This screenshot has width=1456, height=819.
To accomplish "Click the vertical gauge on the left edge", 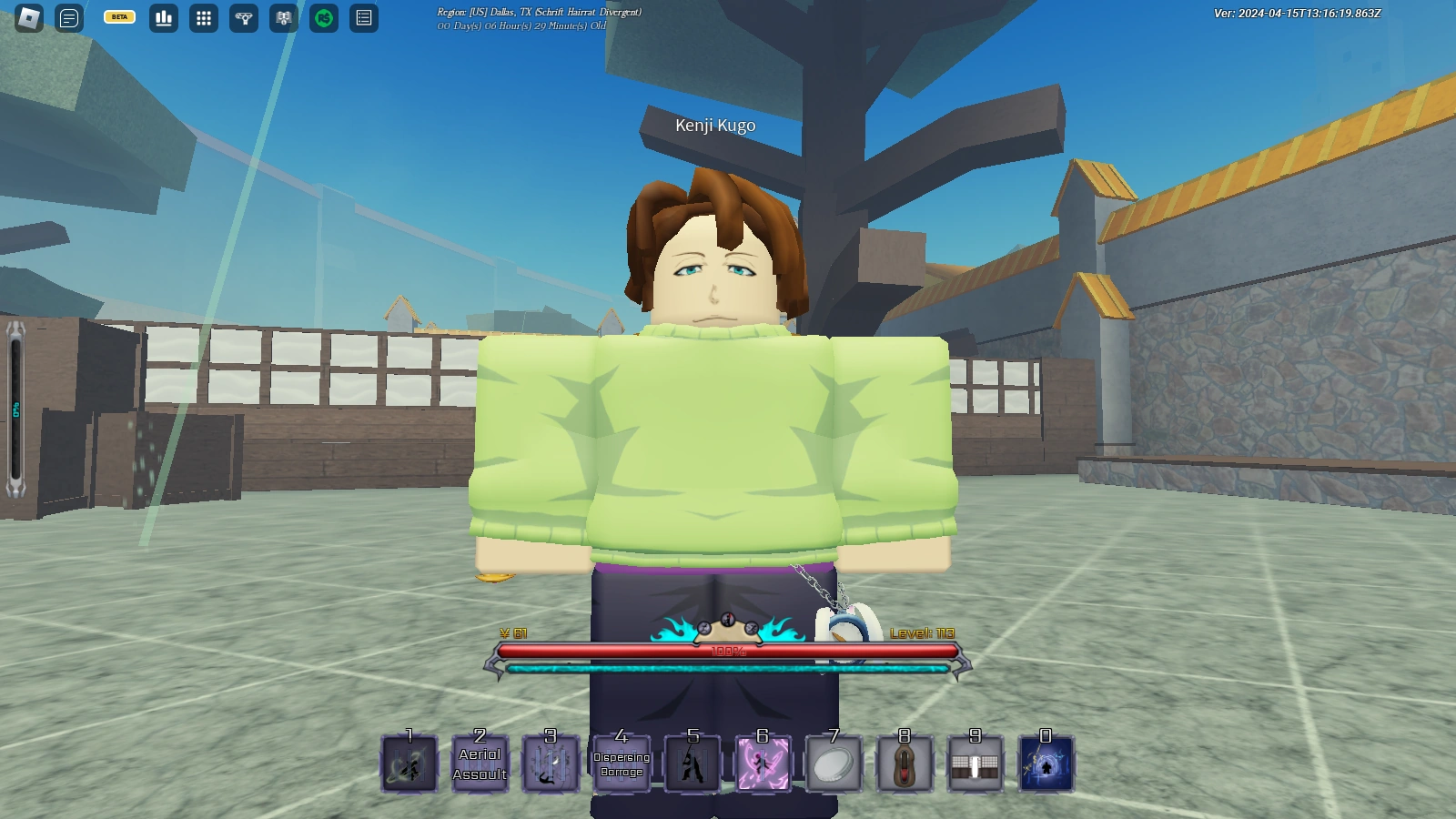I will pyautogui.click(x=15, y=409).
